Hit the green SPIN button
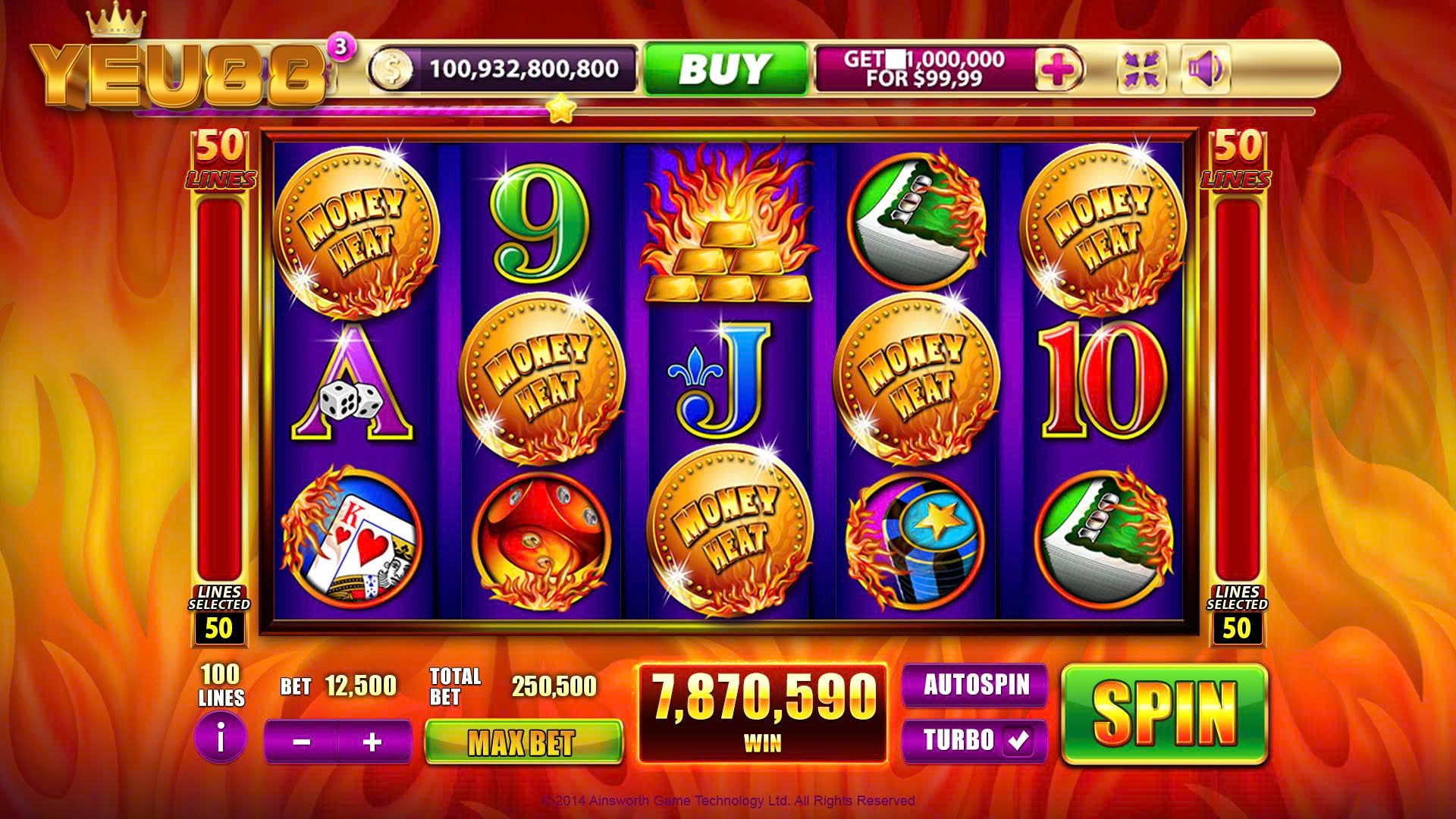The image size is (1456, 819). point(1164,714)
